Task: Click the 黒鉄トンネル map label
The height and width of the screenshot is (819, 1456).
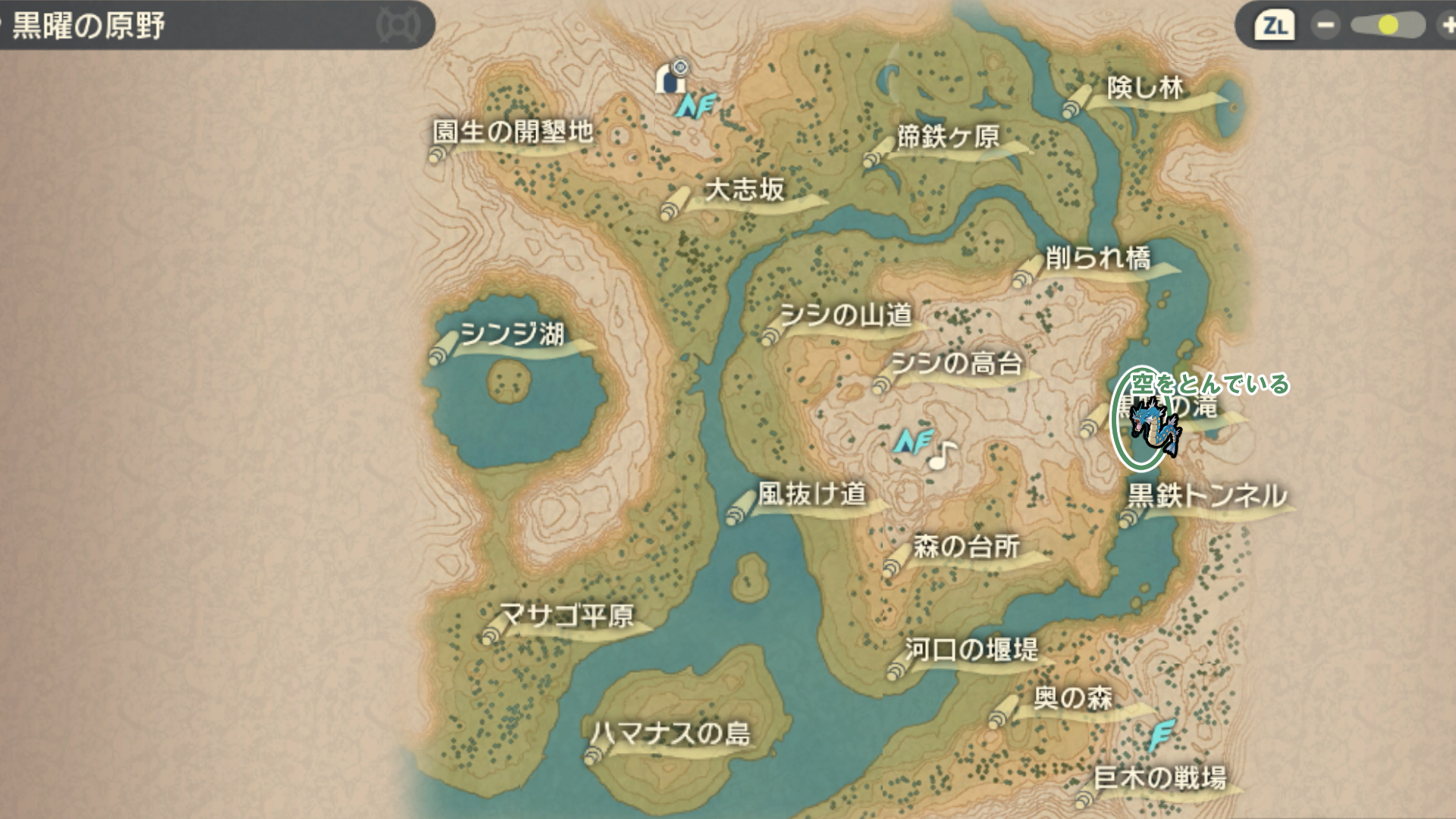Action: point(1207,496)
